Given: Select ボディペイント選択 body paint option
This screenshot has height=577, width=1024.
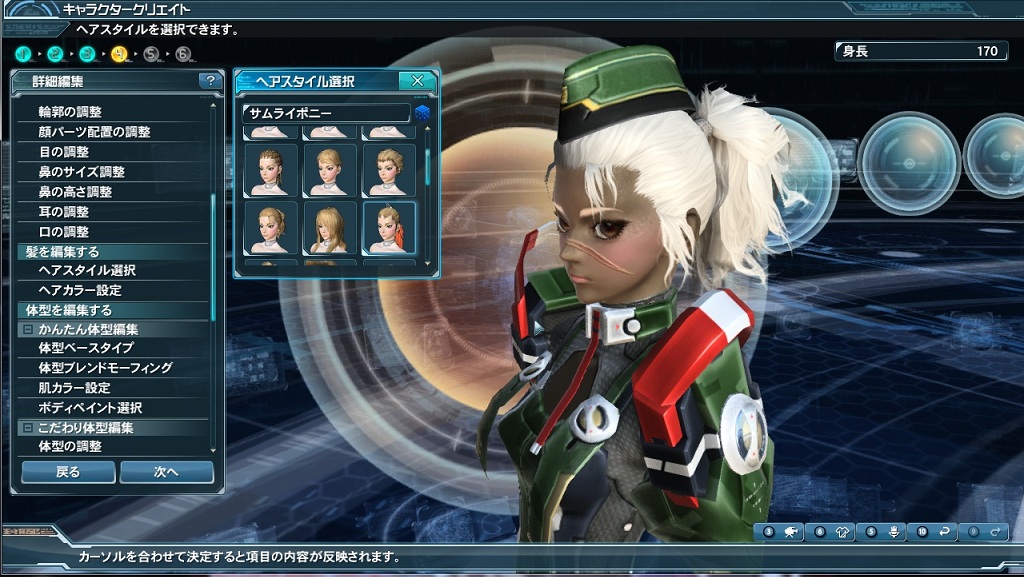Looking at the screenshot, I should [x=90, y=408].
